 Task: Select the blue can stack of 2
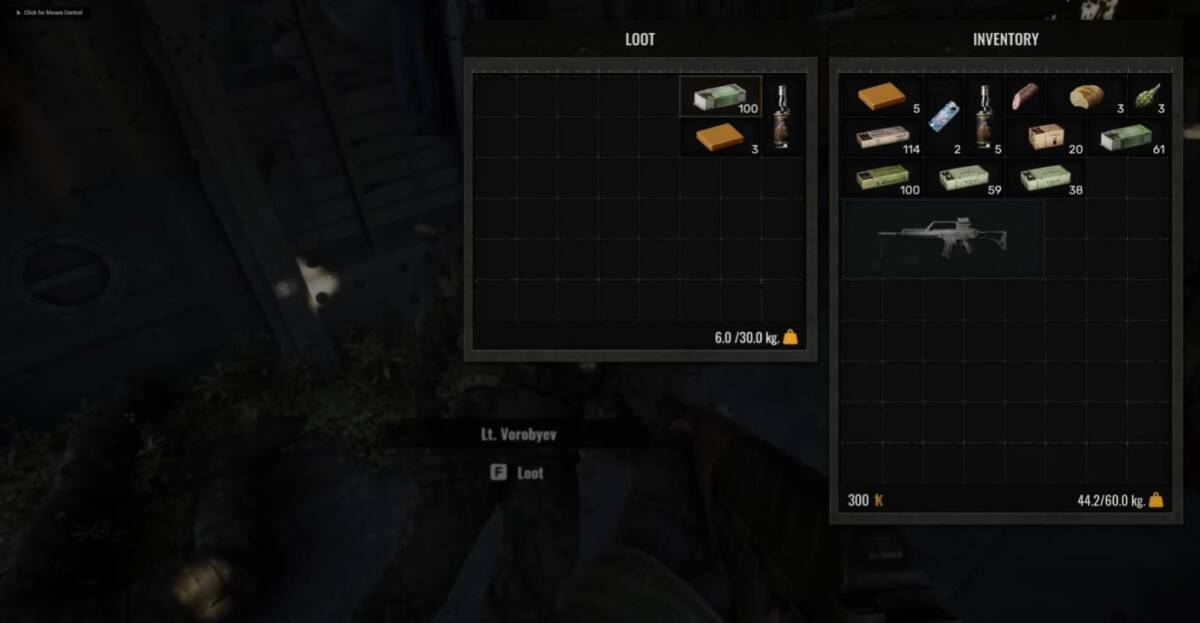pyautogui.click(x=943, y=117)
